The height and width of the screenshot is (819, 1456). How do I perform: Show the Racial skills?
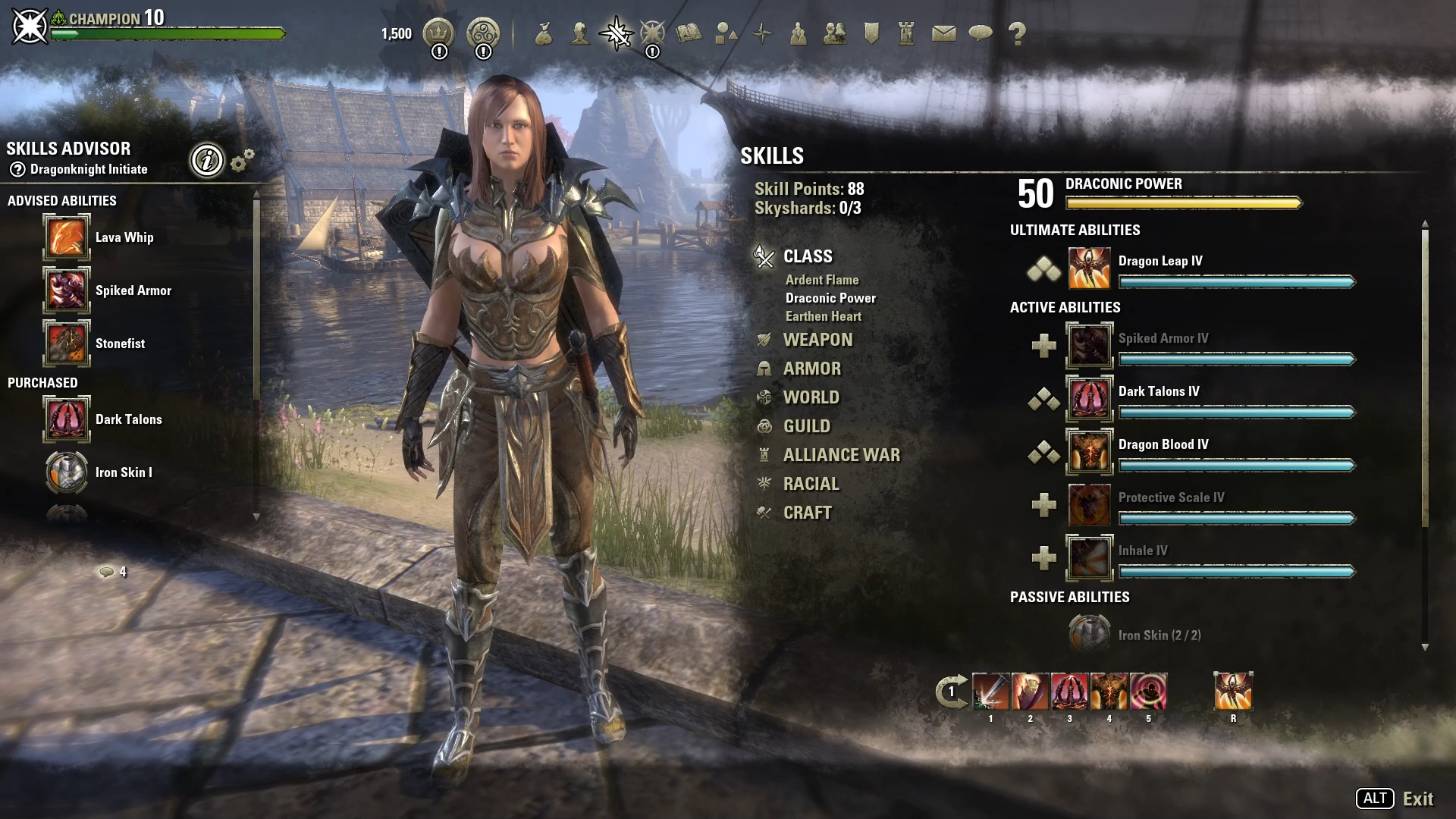(x=811, y=484)
